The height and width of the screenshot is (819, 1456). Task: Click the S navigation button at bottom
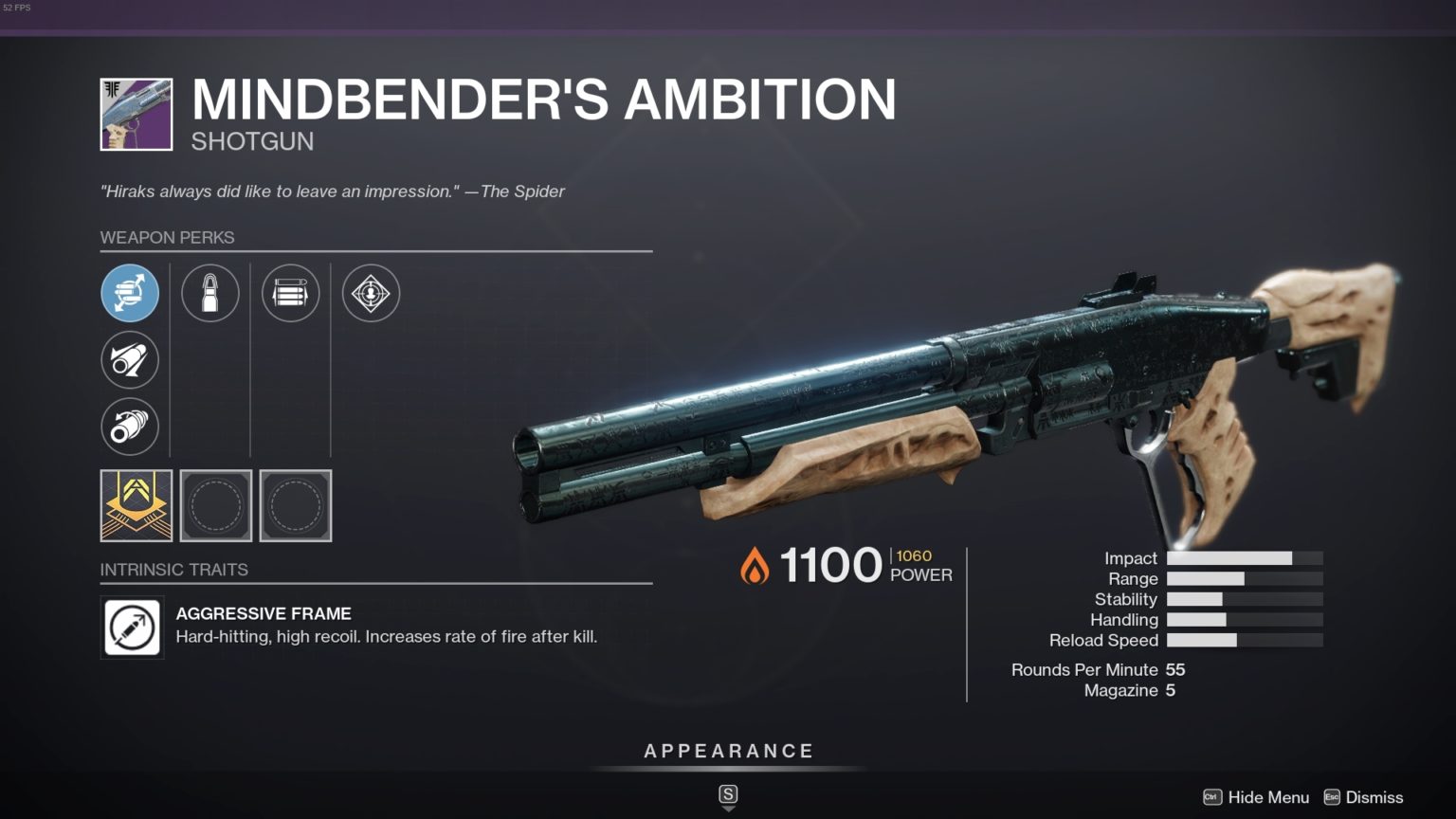[727, 796]
